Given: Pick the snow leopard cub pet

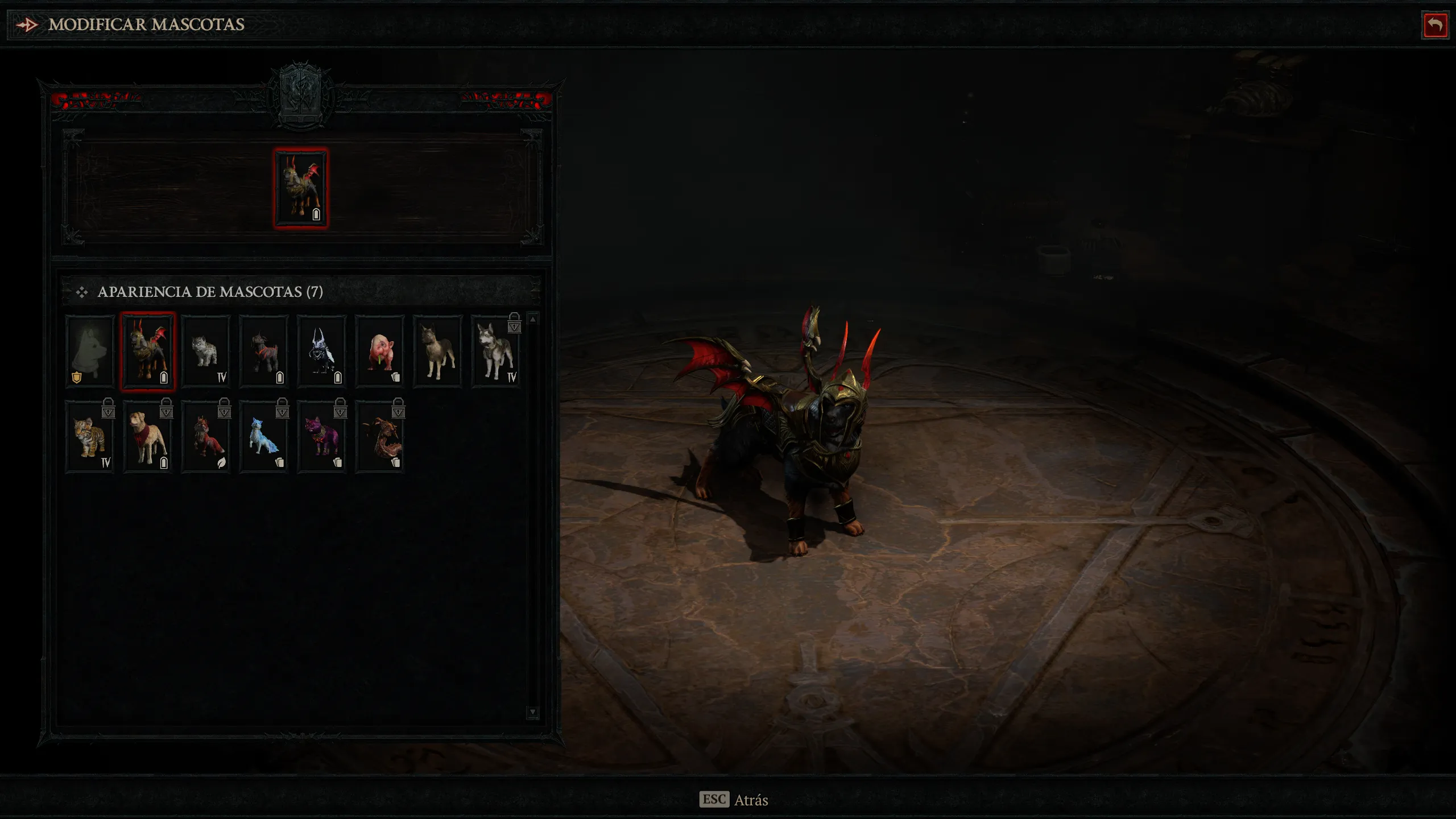Looking at the screenshot, I should tap(206, 351).
